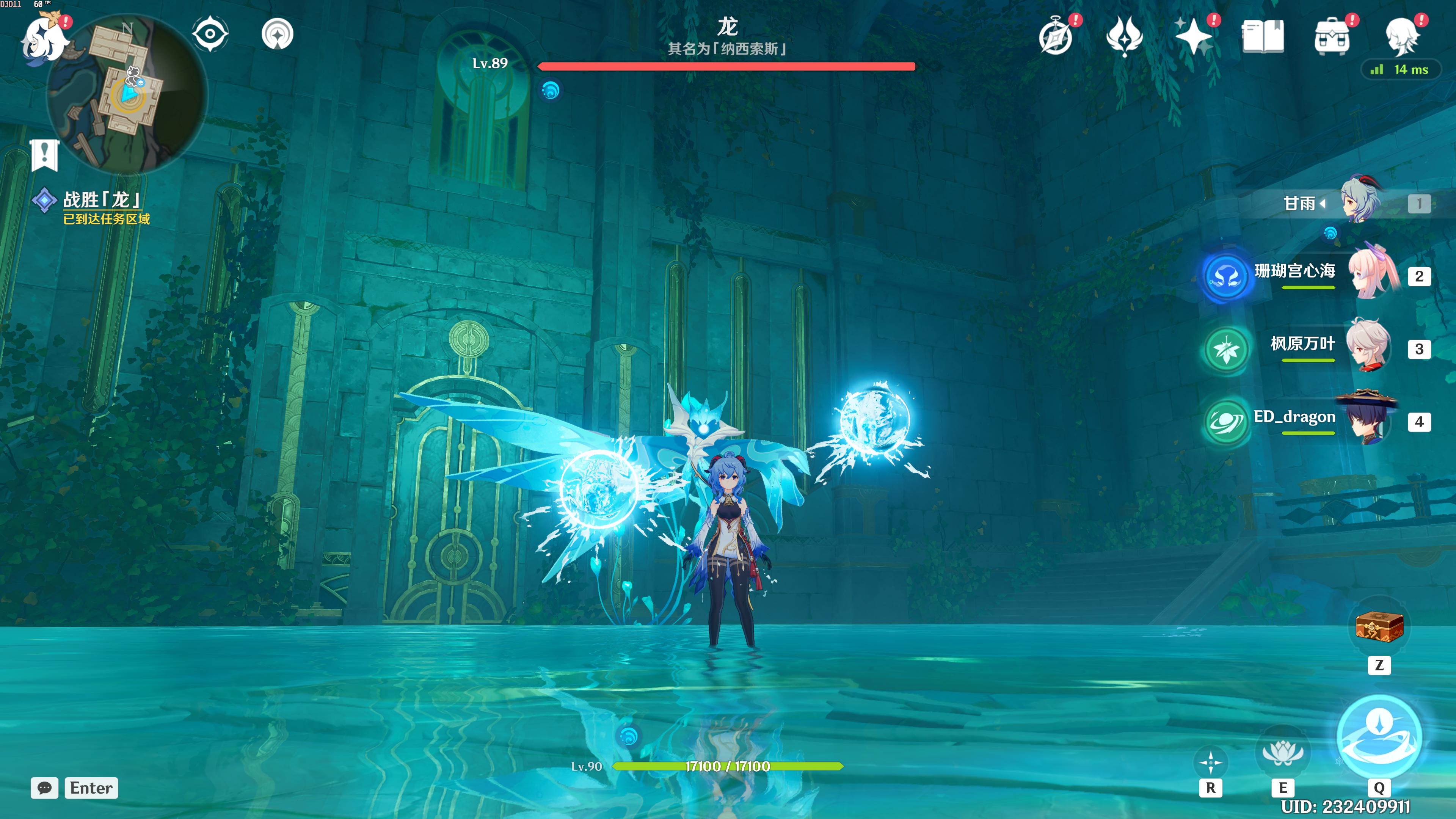This screenshot has height=819, width=1456.
Task: Open the circular minimap
Action: (x=128, y=93)
